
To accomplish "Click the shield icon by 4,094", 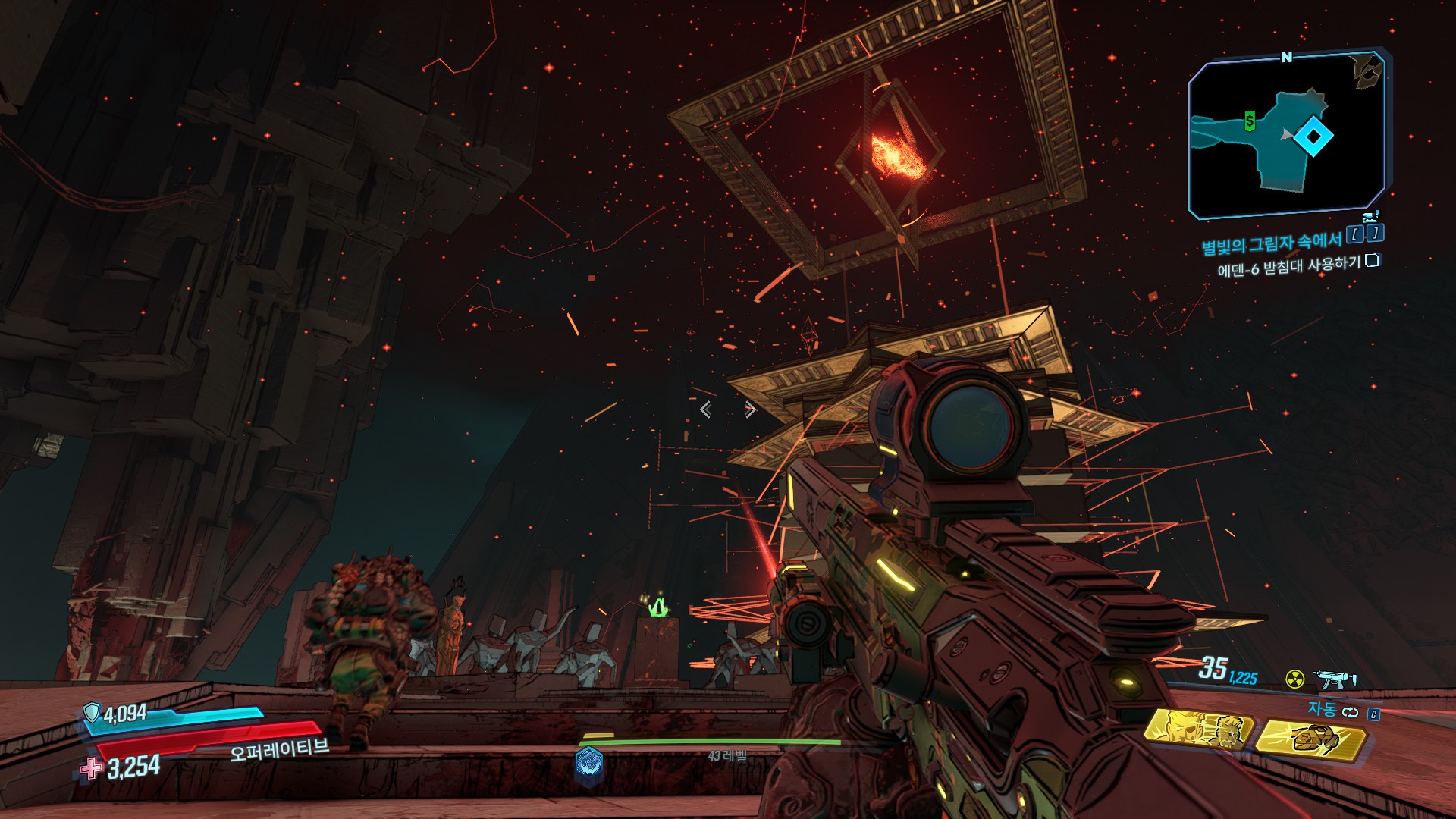I will [92, 711].
